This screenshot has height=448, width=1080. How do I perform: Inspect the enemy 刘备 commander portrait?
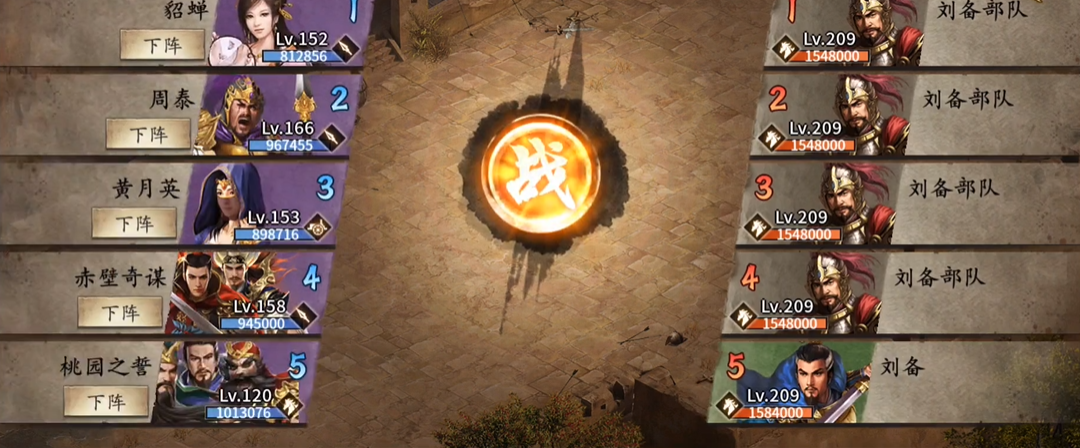820,382
